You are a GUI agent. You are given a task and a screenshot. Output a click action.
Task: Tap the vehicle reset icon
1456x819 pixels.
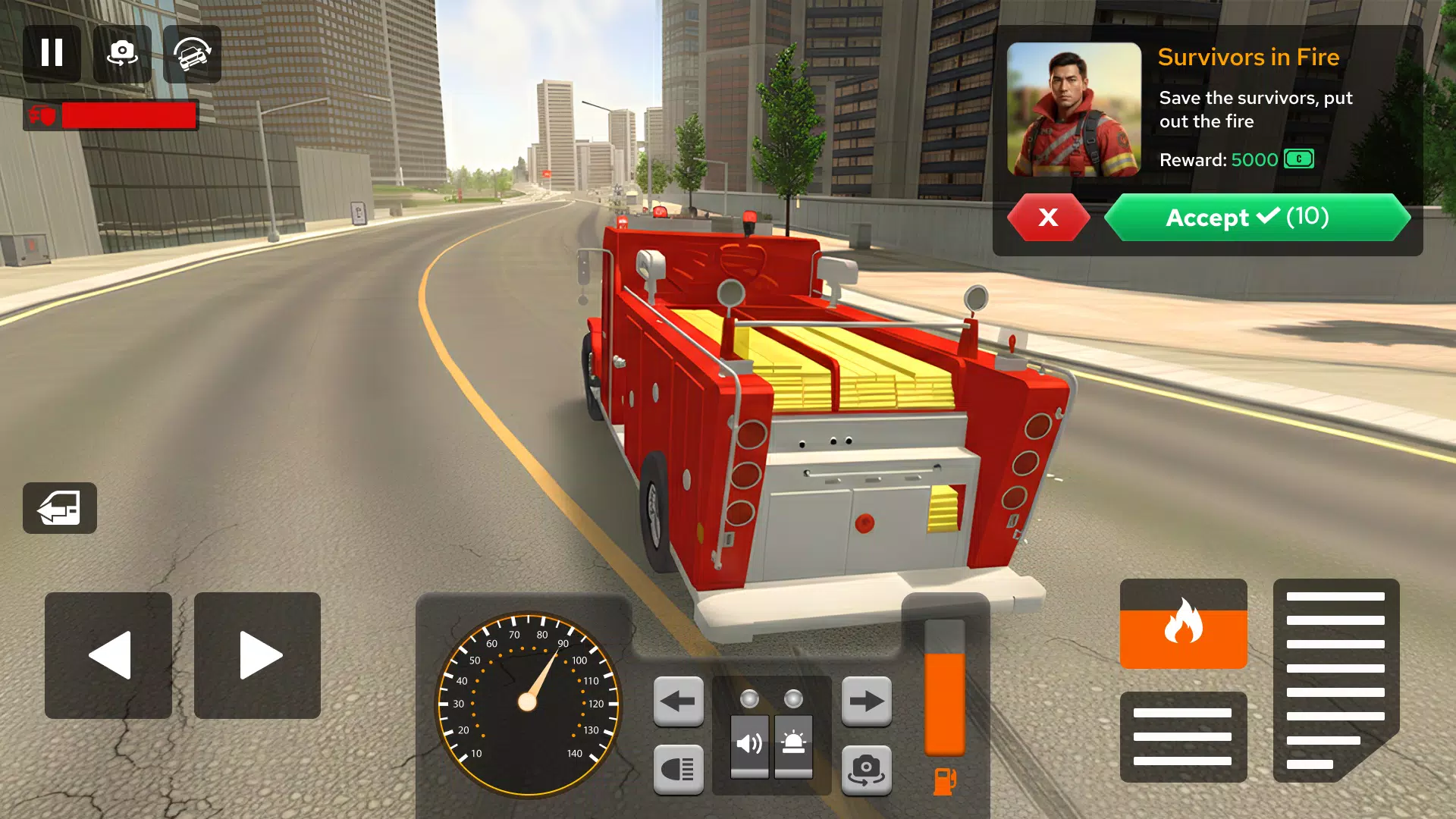click(x=192, y=53)
